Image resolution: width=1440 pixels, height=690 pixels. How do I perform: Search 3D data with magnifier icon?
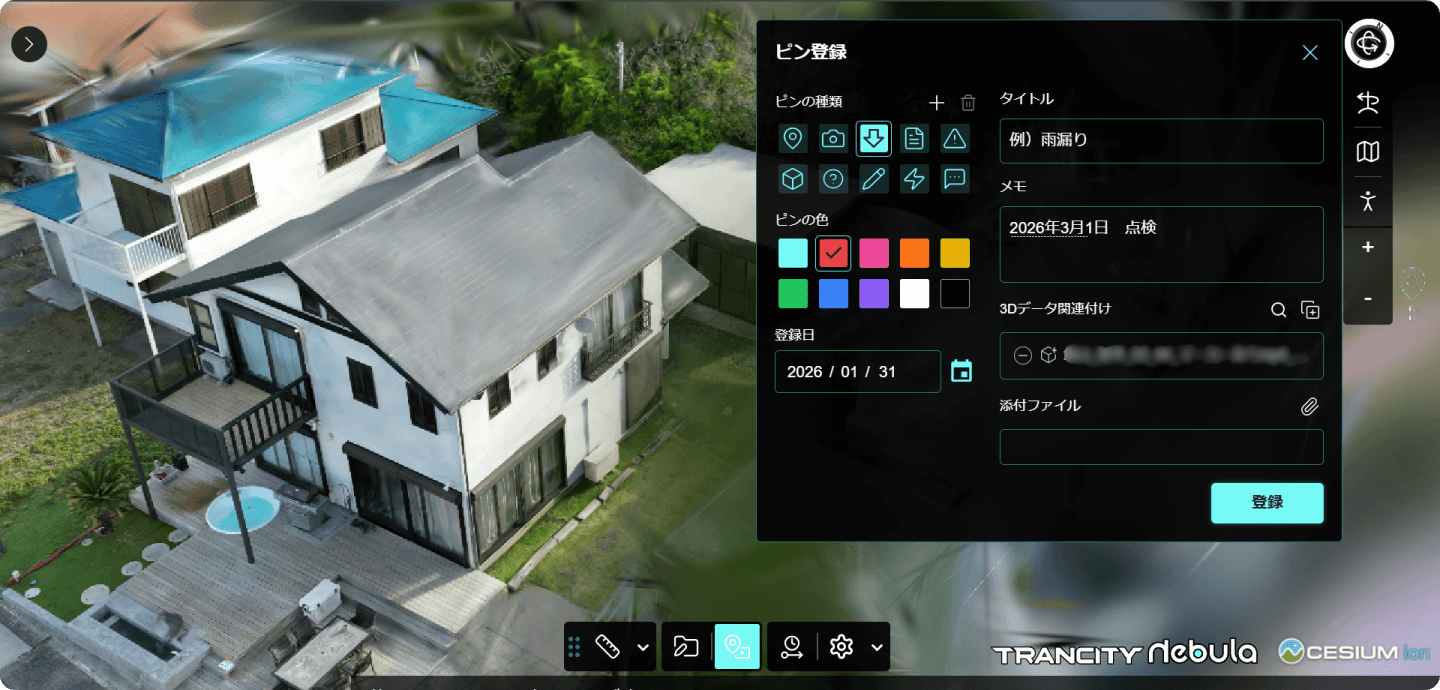[1278, 310]
